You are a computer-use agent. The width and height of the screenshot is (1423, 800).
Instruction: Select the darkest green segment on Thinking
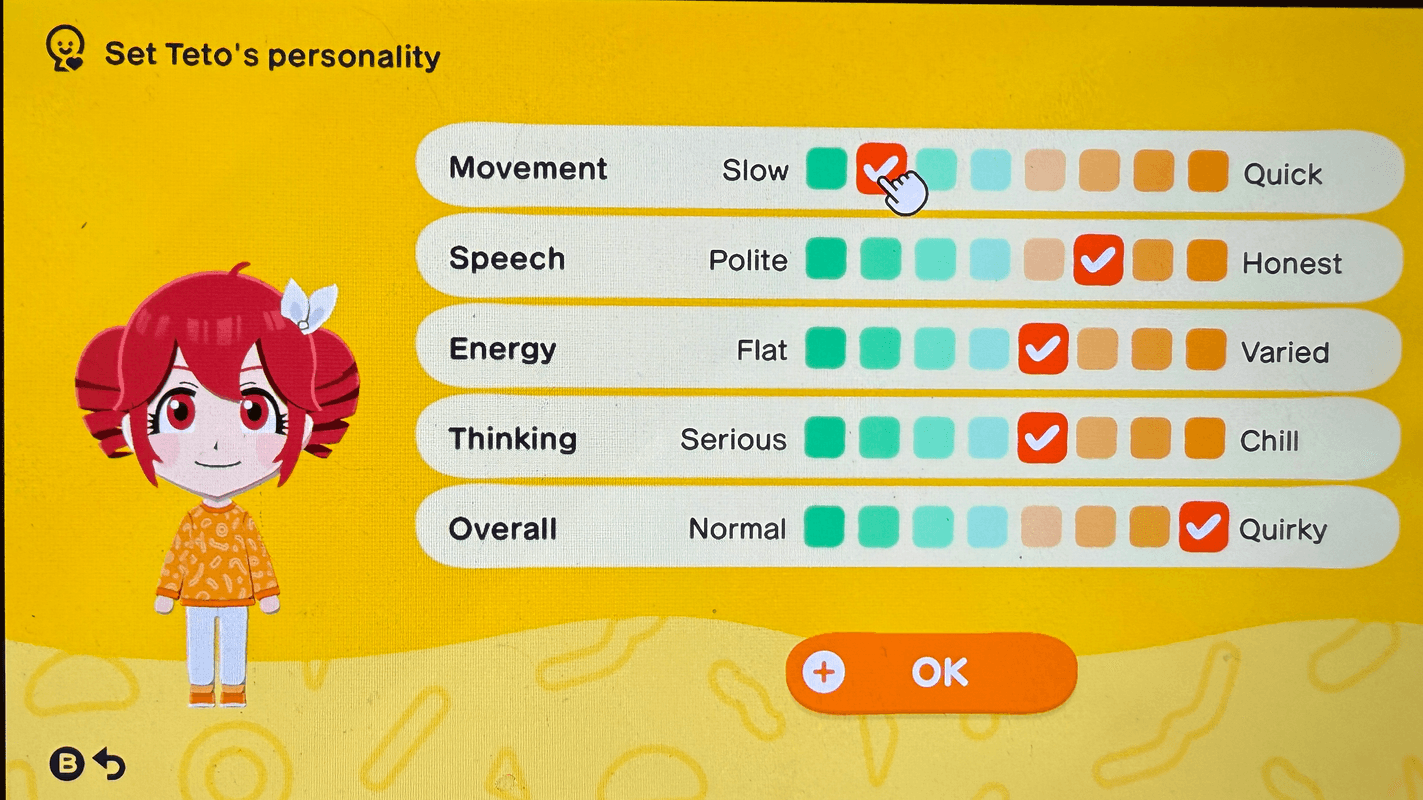826,438
